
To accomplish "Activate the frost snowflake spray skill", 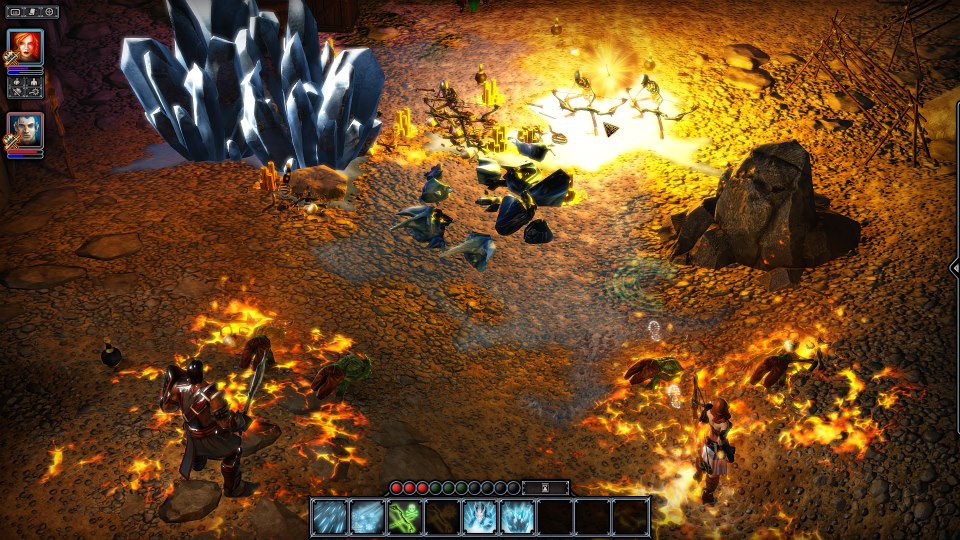I will coord(366,517).
